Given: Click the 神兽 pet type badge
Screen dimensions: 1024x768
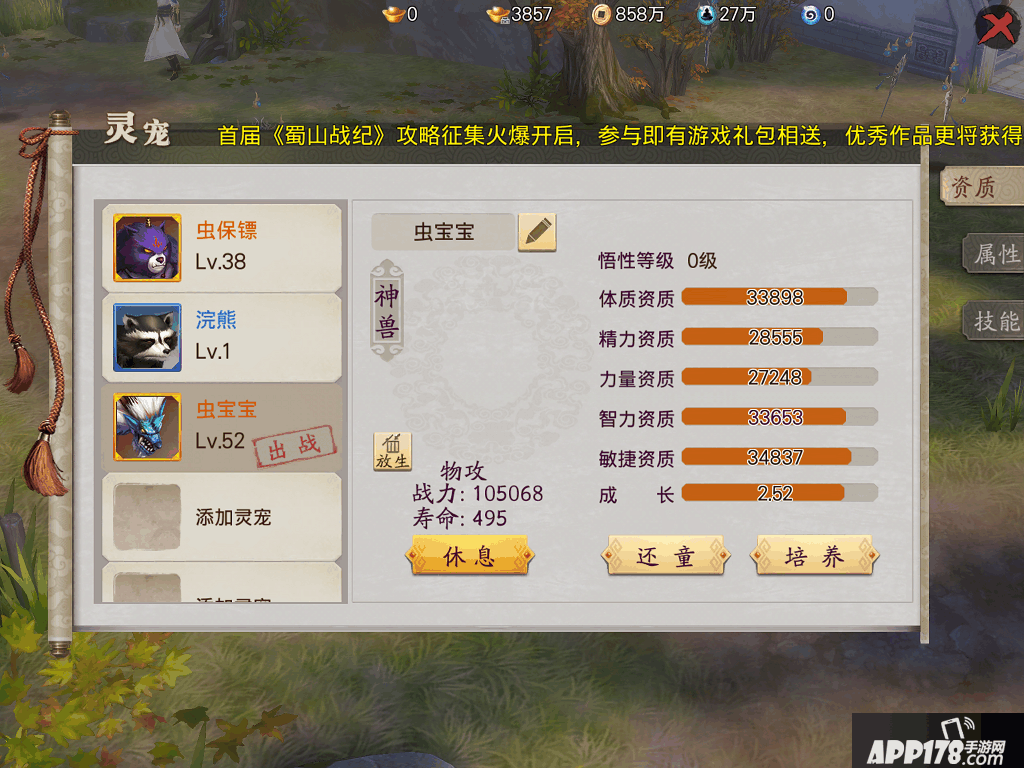Looking at the screenshot, I should (x=386, y=310).
